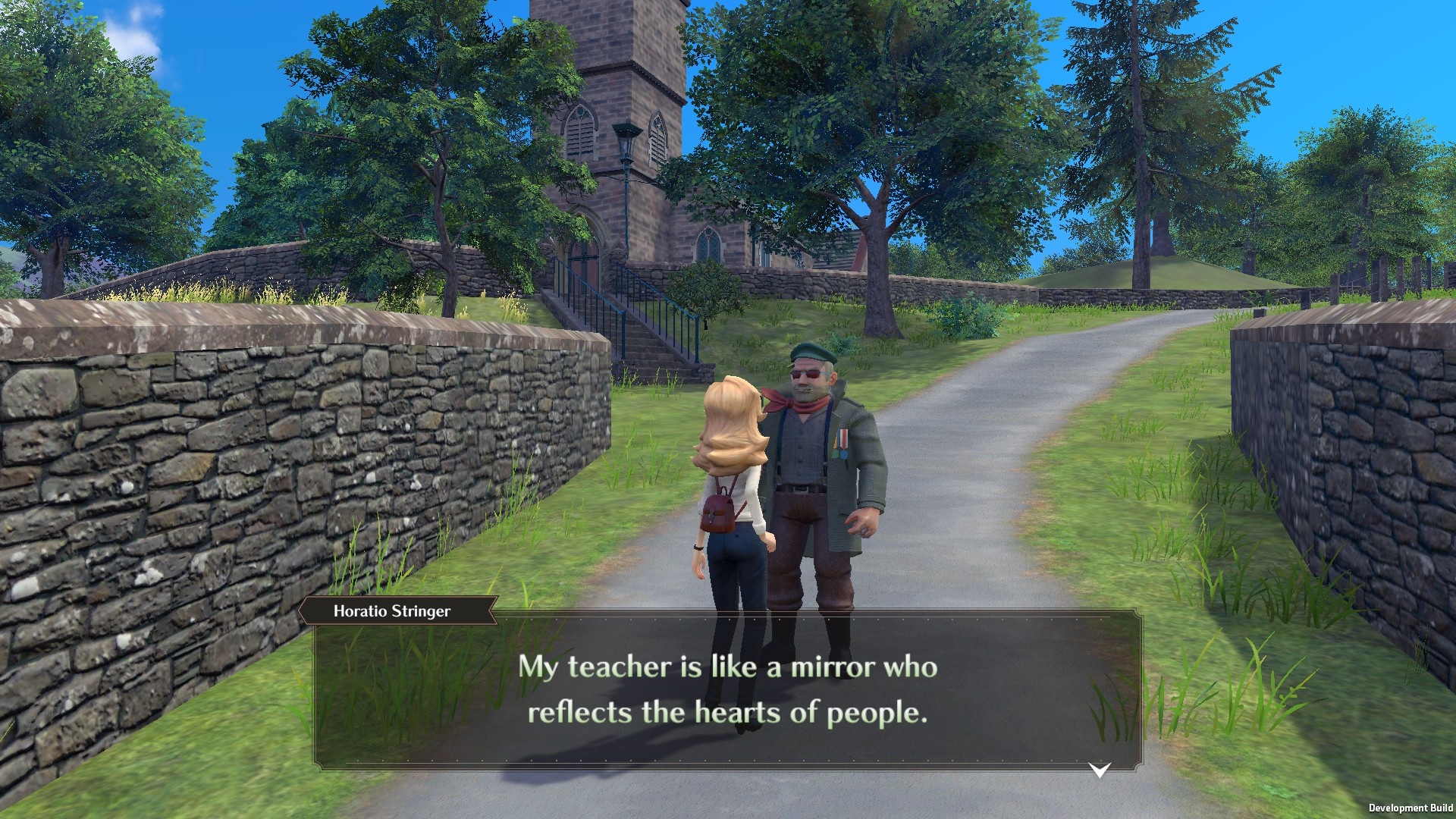Advance dialogue with the white arrow indicator

(x=1100, y=770)
